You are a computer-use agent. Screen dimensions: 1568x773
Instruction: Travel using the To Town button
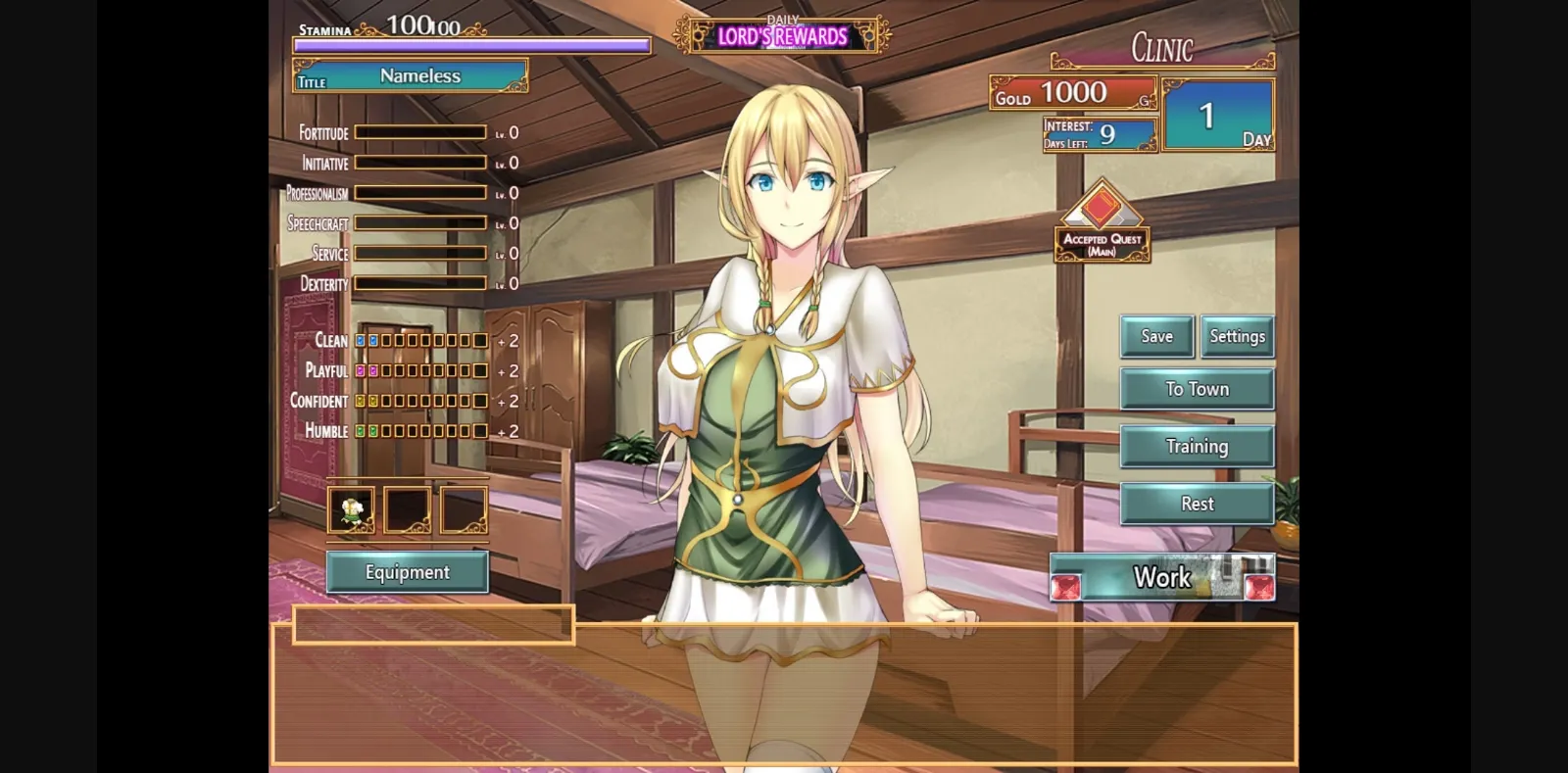tap(1197, 389)
